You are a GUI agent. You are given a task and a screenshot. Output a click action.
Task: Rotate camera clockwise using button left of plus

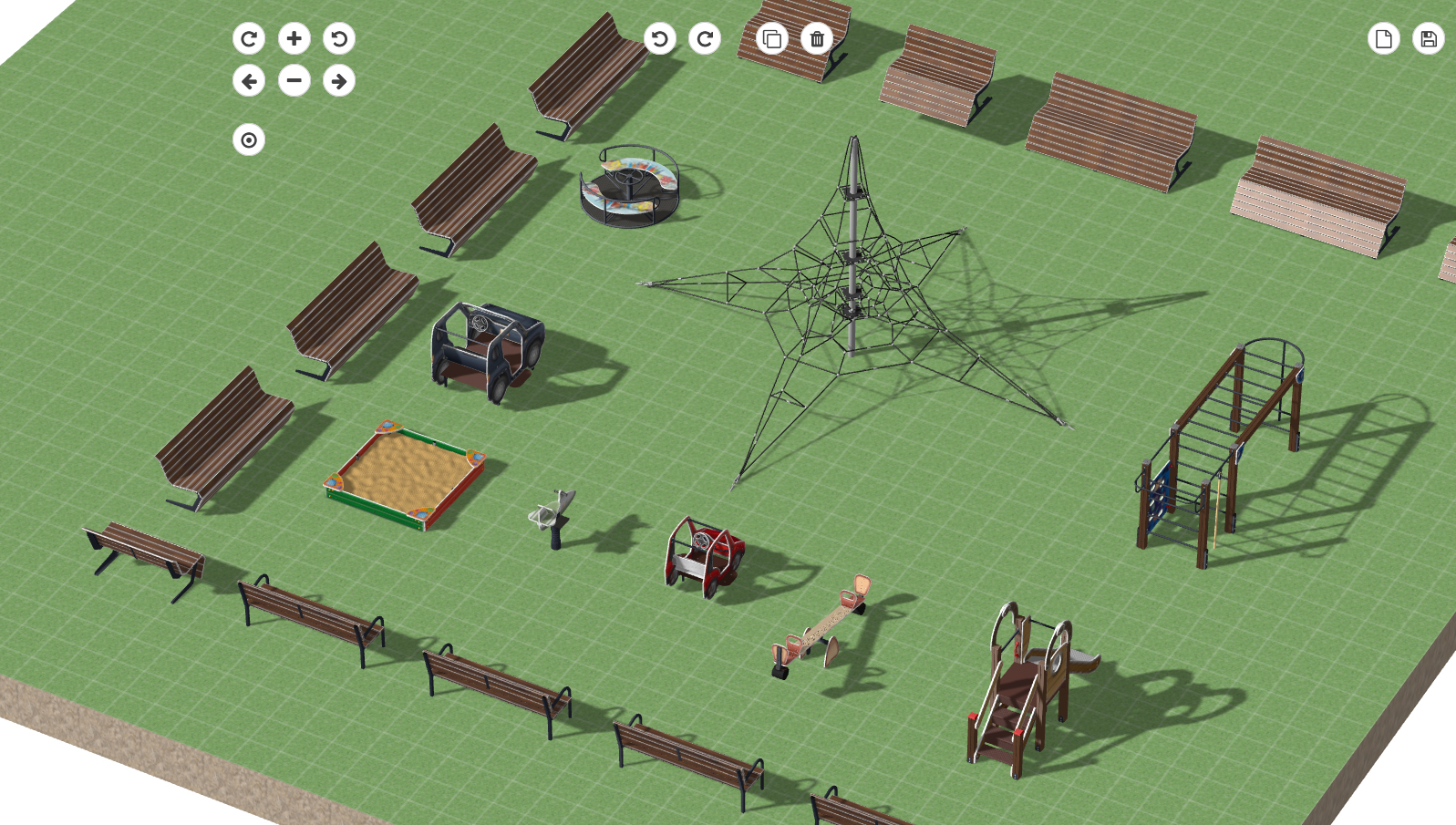point(249,38)
